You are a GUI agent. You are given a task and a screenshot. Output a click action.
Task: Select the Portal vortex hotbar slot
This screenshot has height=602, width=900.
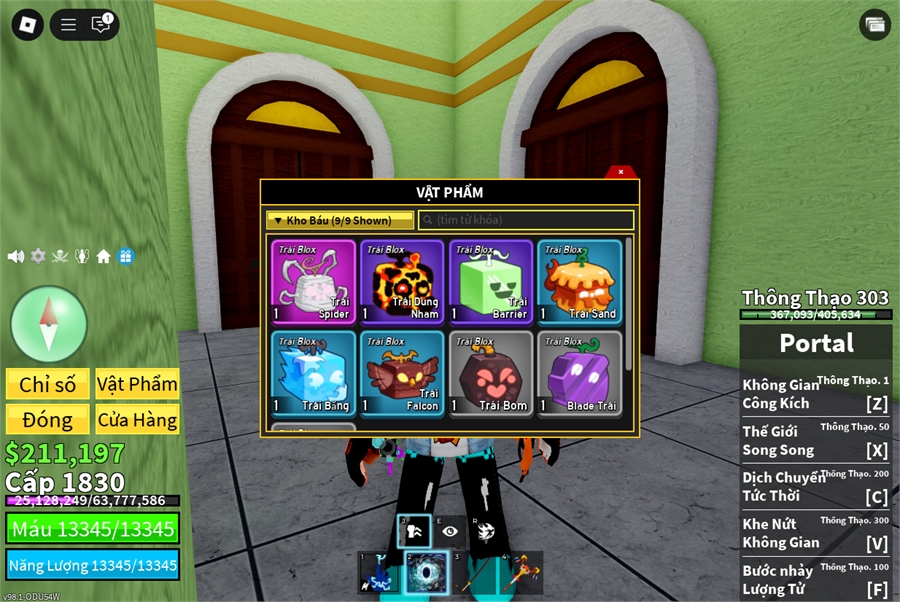tap(426, 572)
